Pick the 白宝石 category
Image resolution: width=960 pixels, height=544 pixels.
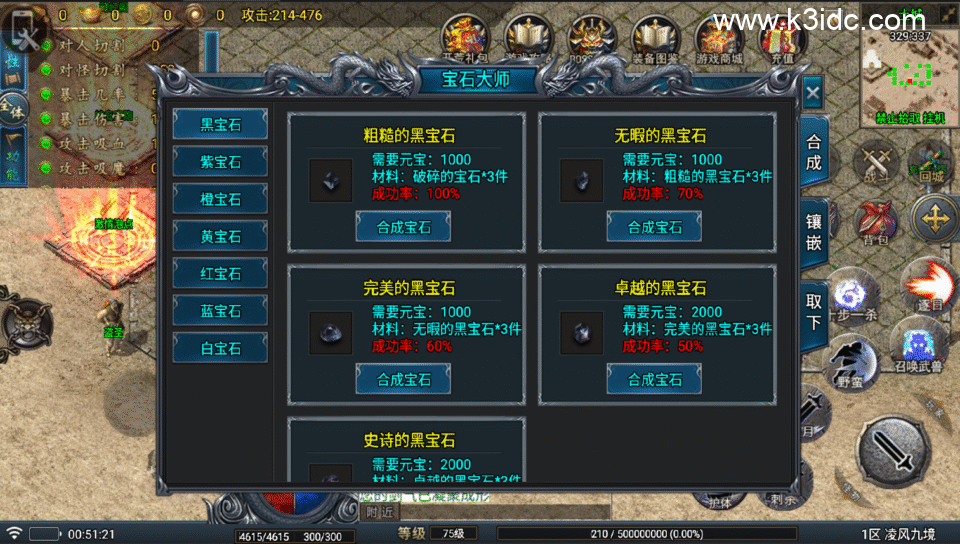pos(220,348)
